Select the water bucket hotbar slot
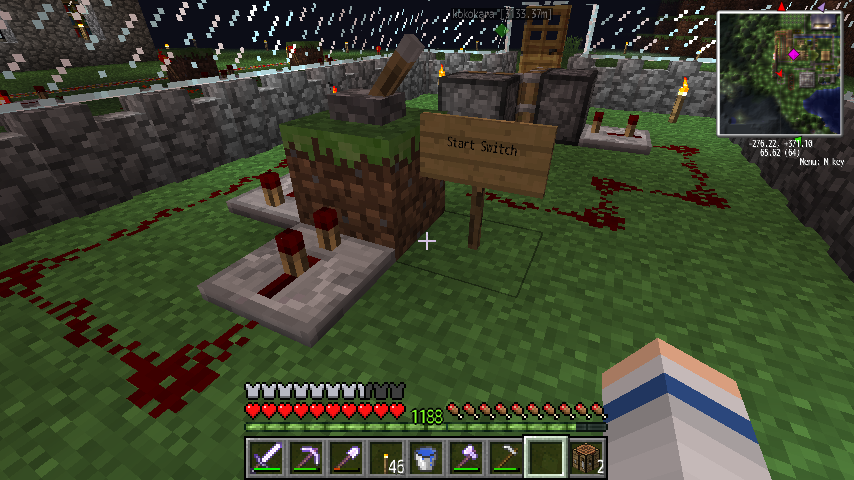Image resolution: width=854 pixels, height=480 pixels. tap(425, 458)
